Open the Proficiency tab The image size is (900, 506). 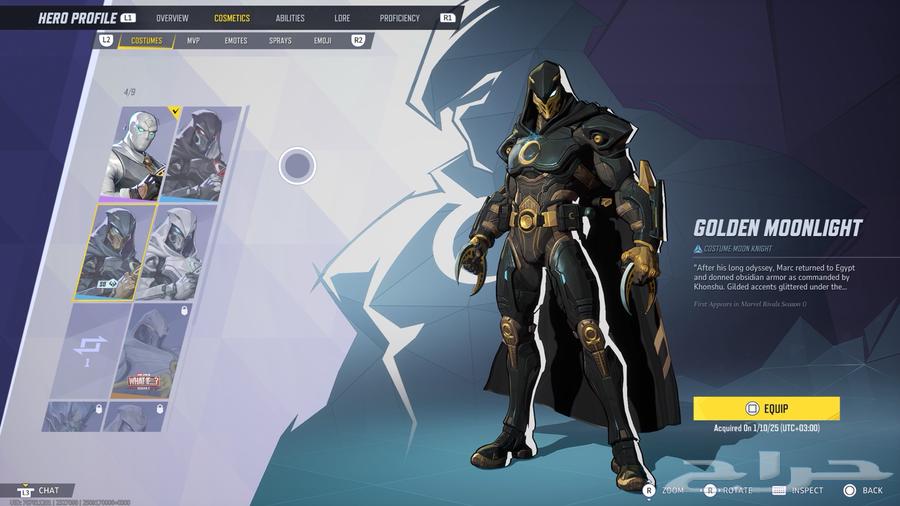pos(400,18)
